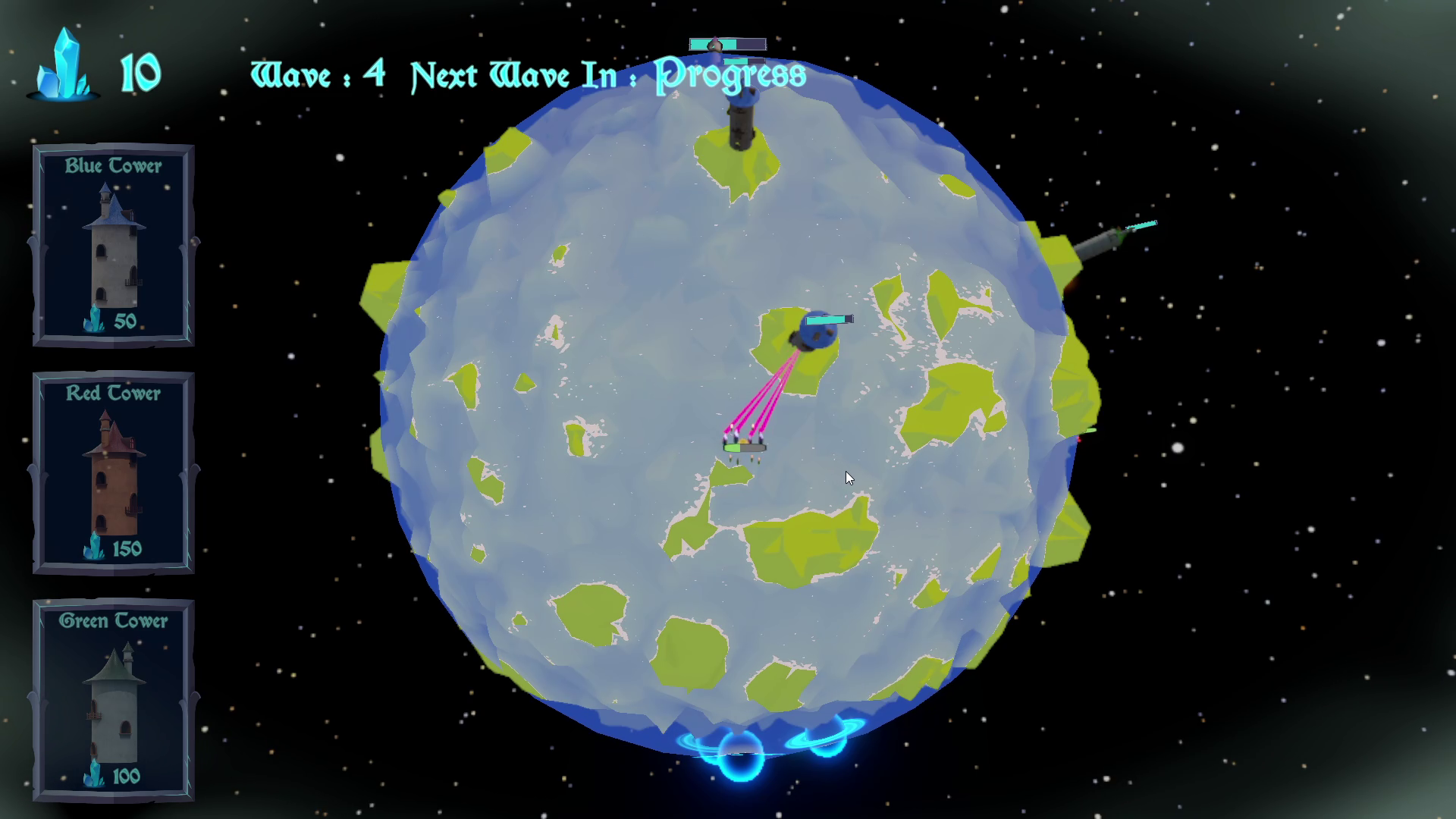Viewport: 1456px width, 819px height.
Task: Click the crystal icon beside the 100 cost
Action: 93,775
